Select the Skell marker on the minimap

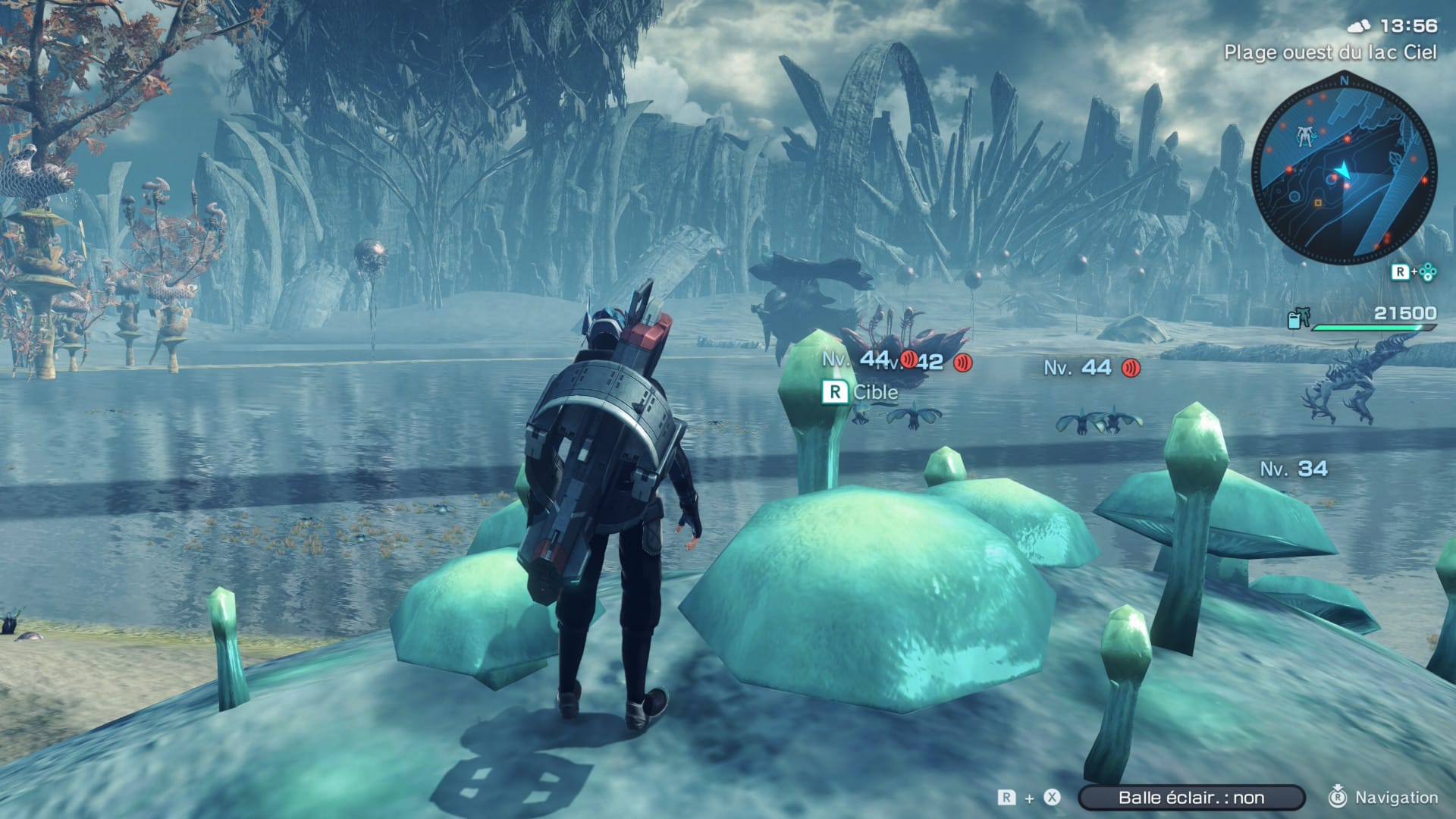coord(1304,136)
